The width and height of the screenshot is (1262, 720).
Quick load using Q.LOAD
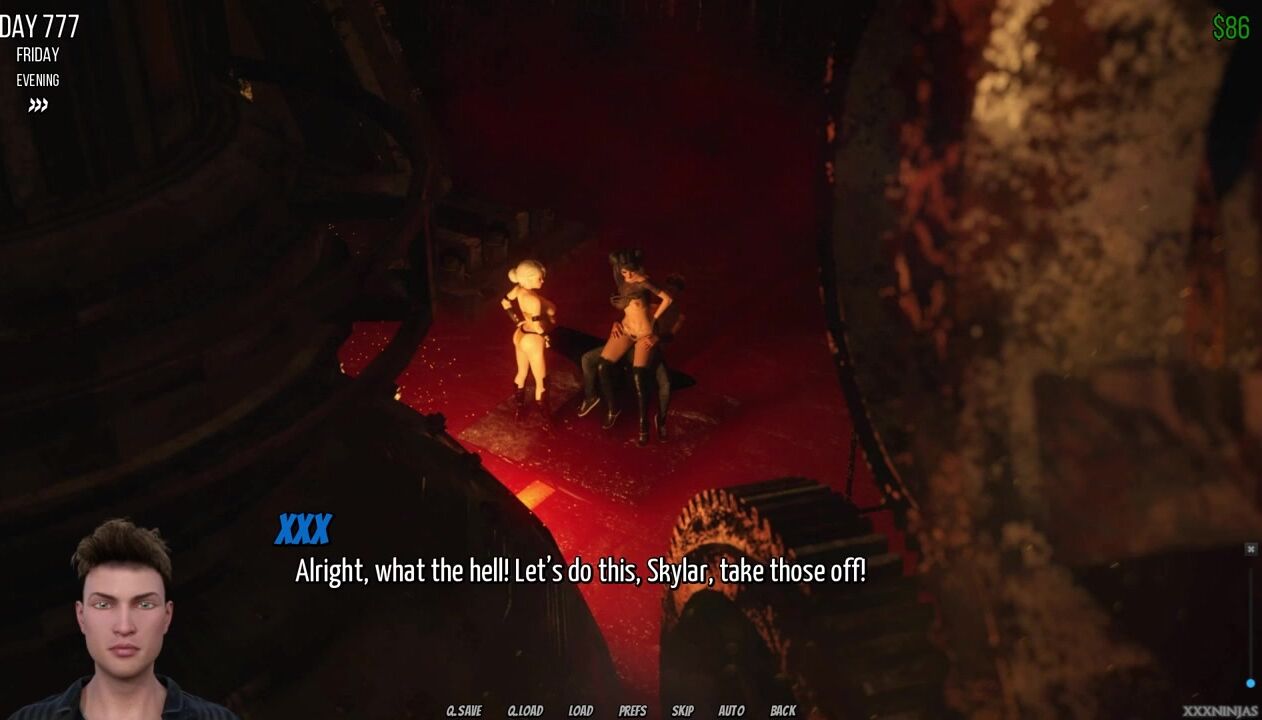(525, 711)
